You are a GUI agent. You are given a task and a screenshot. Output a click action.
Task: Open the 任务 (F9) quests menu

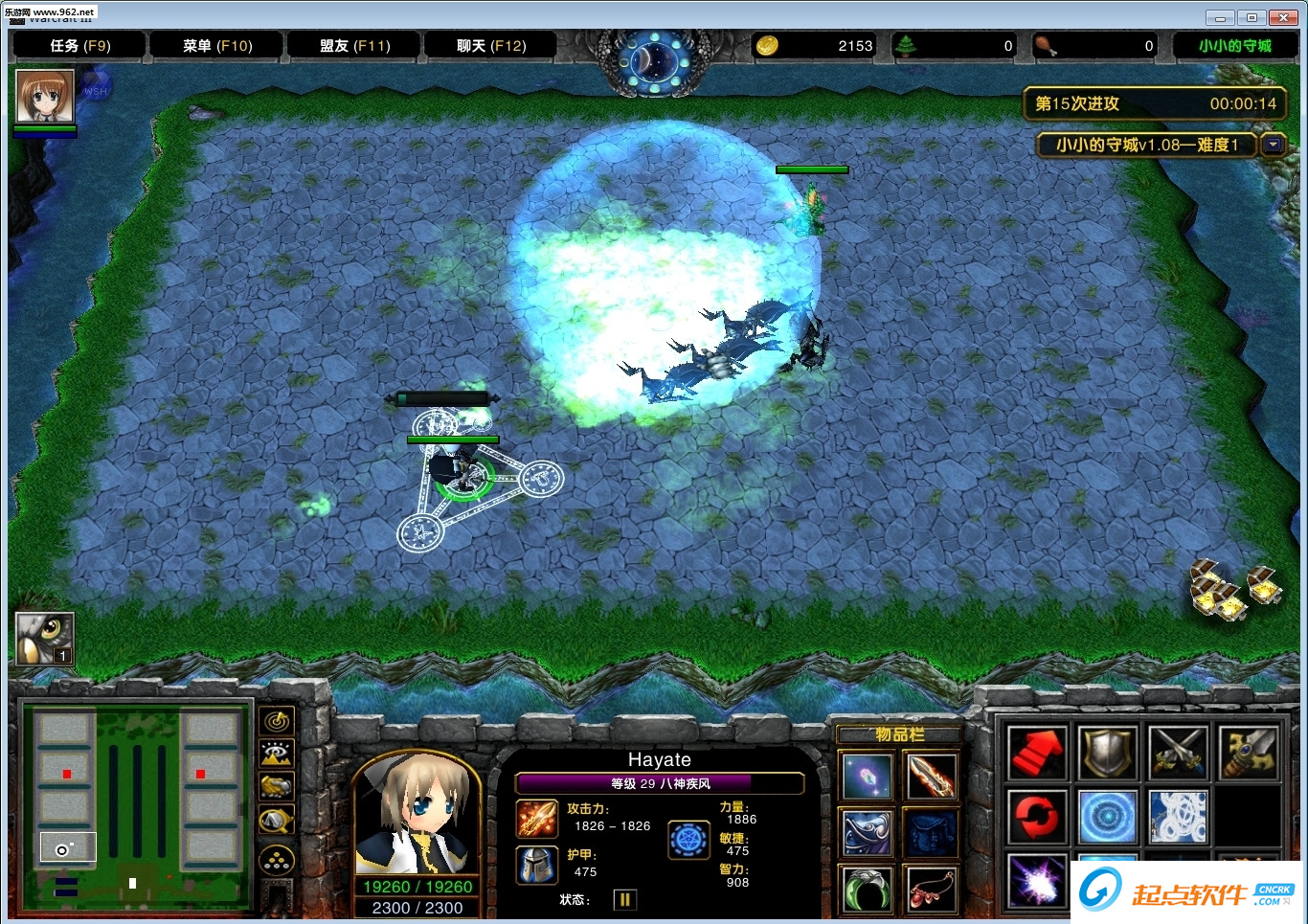[79, 46]
